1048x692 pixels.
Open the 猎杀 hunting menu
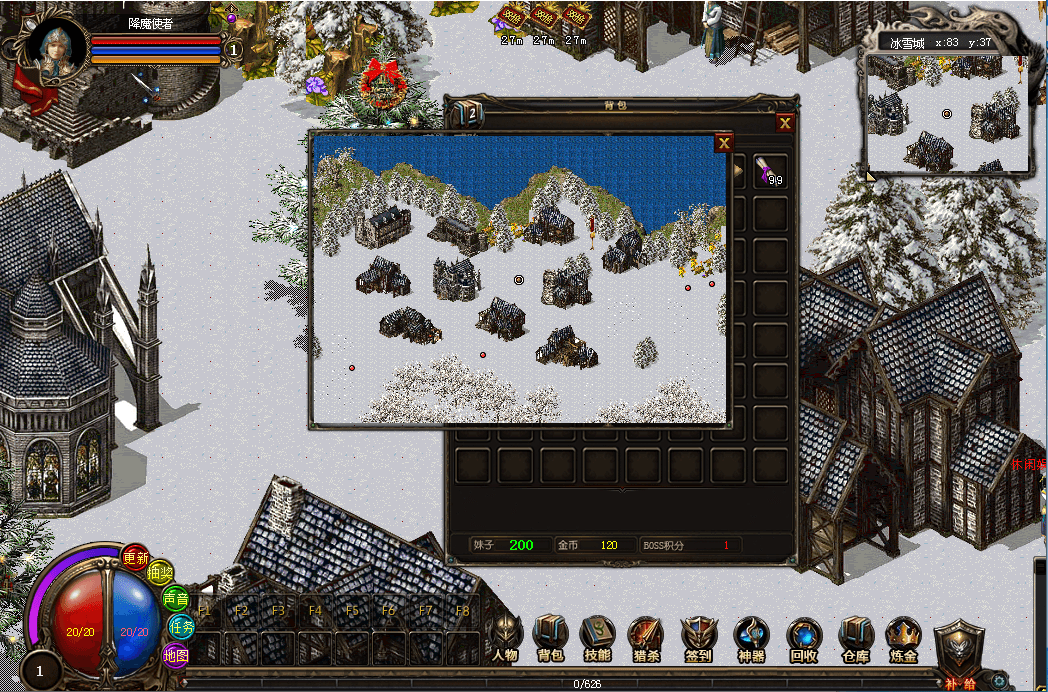[x=645, y=636]
